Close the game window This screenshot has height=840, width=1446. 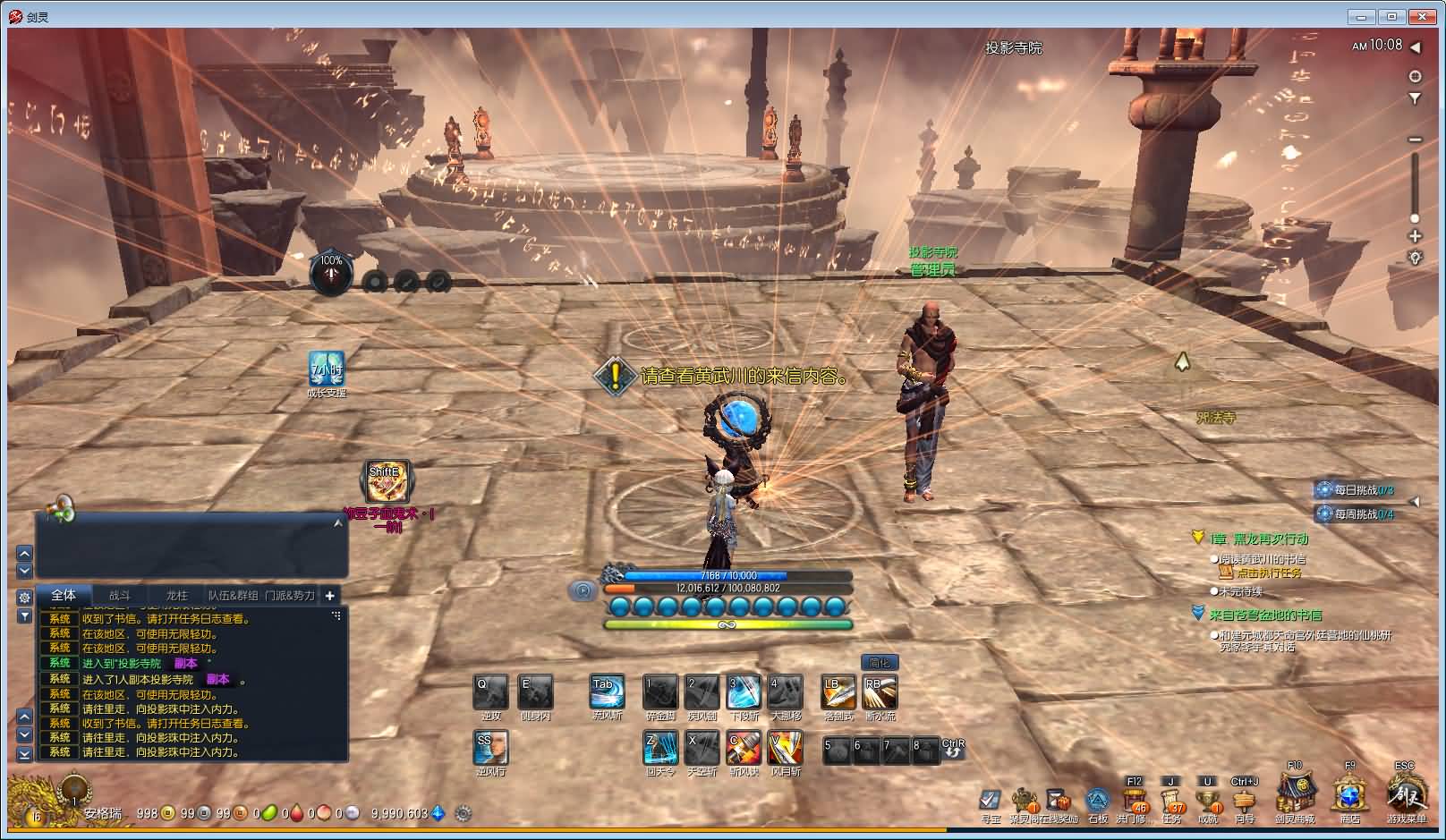pyautogui.click(x=1423, y=16)
